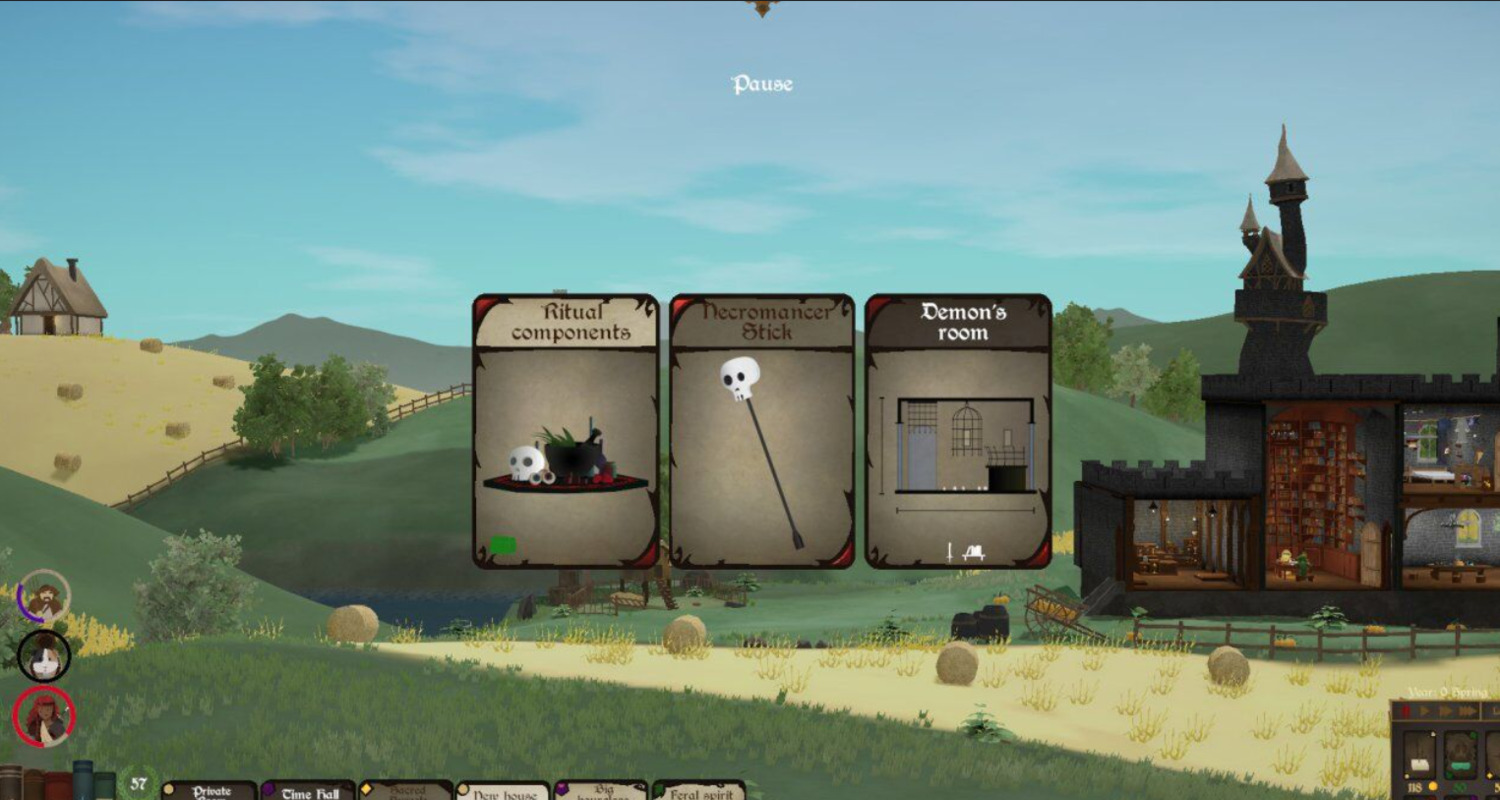Open the Time Hall card
1500x800 pixels.
point(309,792)
